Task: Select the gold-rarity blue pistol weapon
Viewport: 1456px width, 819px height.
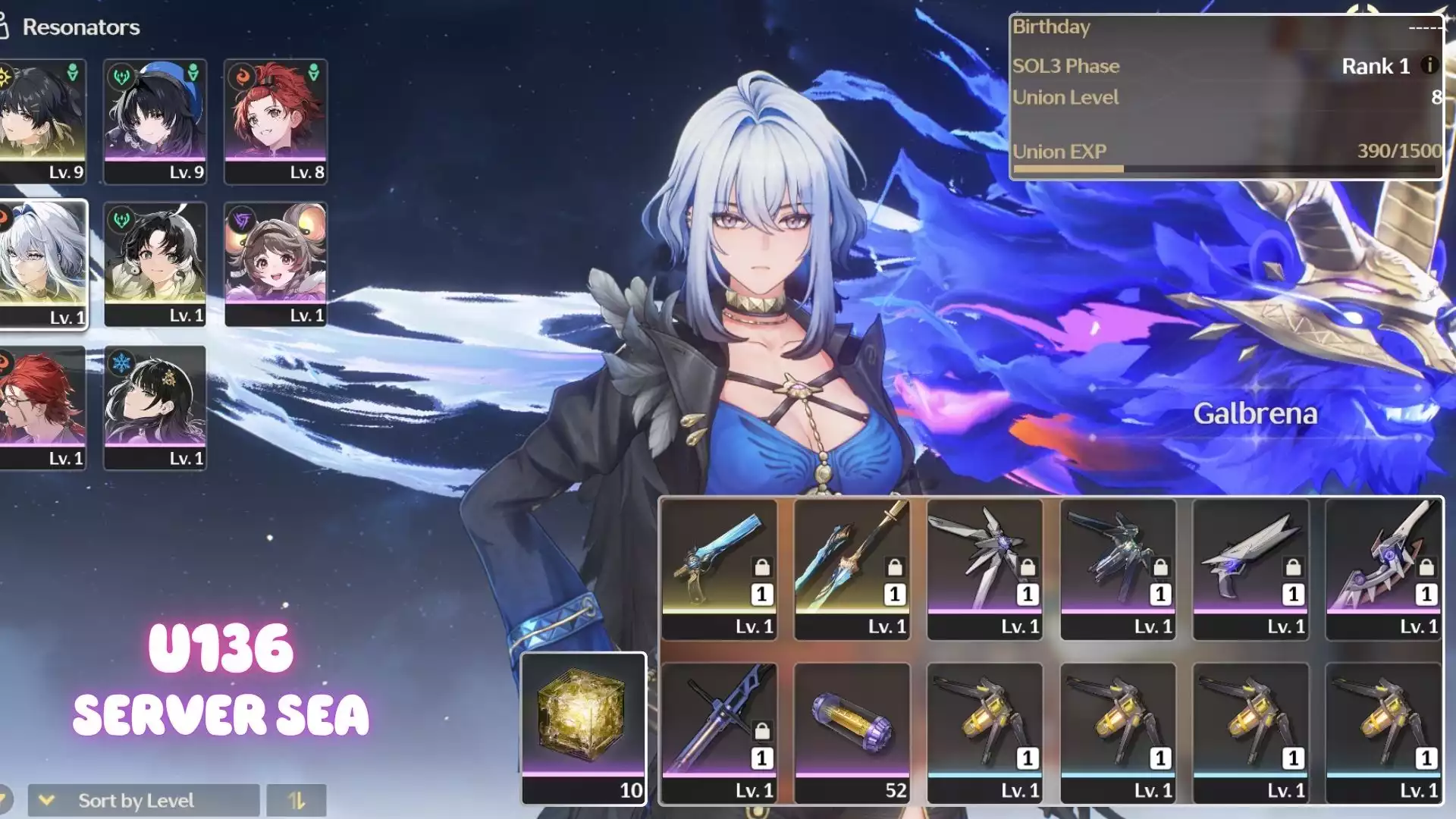Action: [719, 569]
